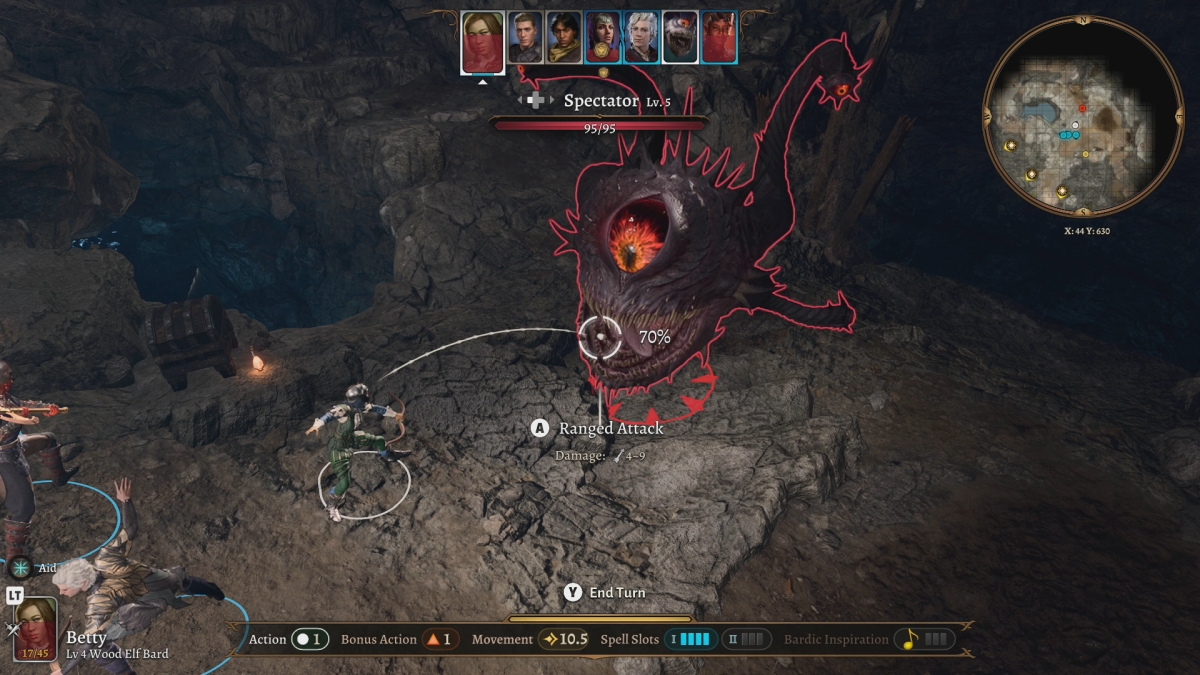Select white-haired Astarion's turn order portrait
The width and height of the screenshot is (1200, 675).
click(x=642, y=38)
